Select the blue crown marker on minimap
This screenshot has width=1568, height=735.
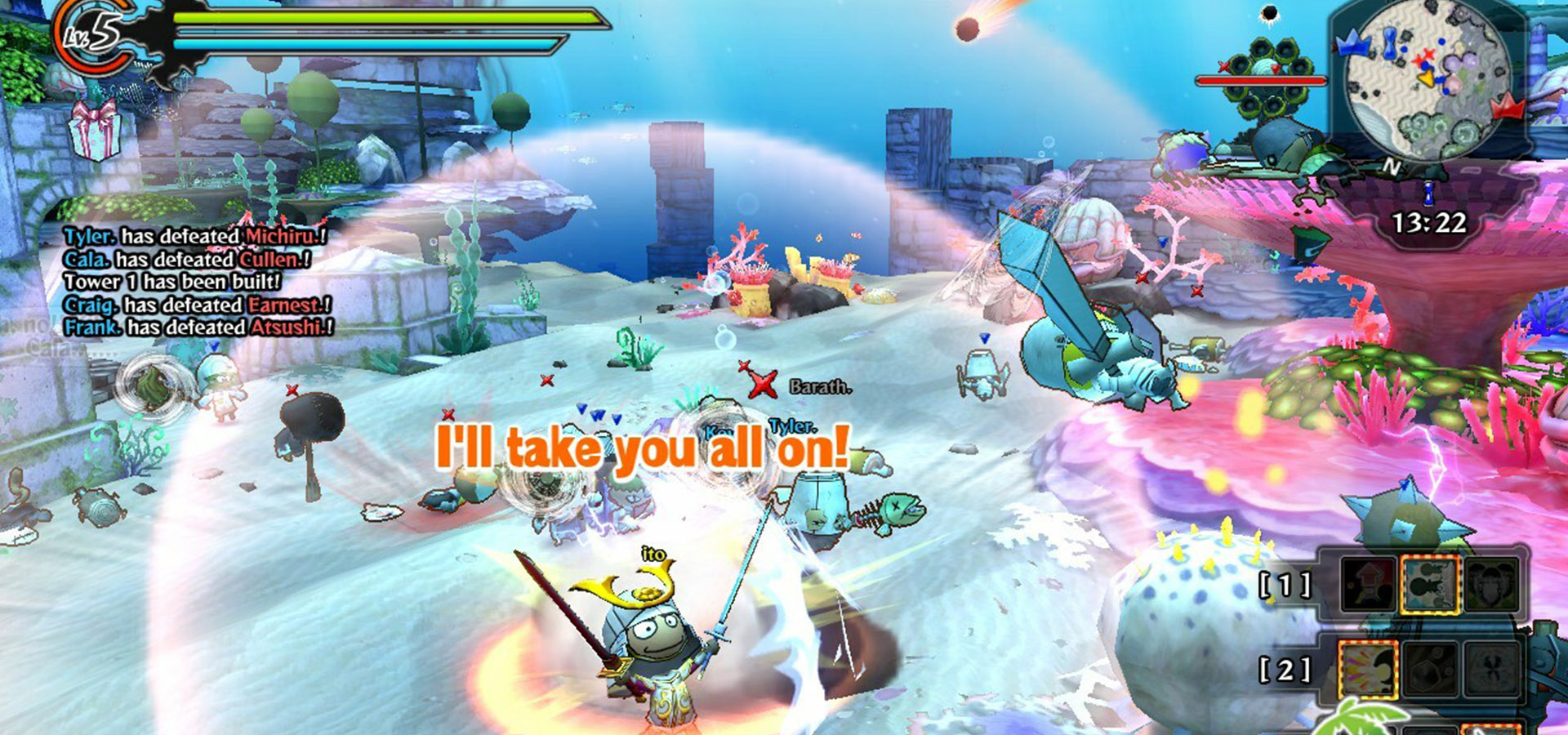1352,42
